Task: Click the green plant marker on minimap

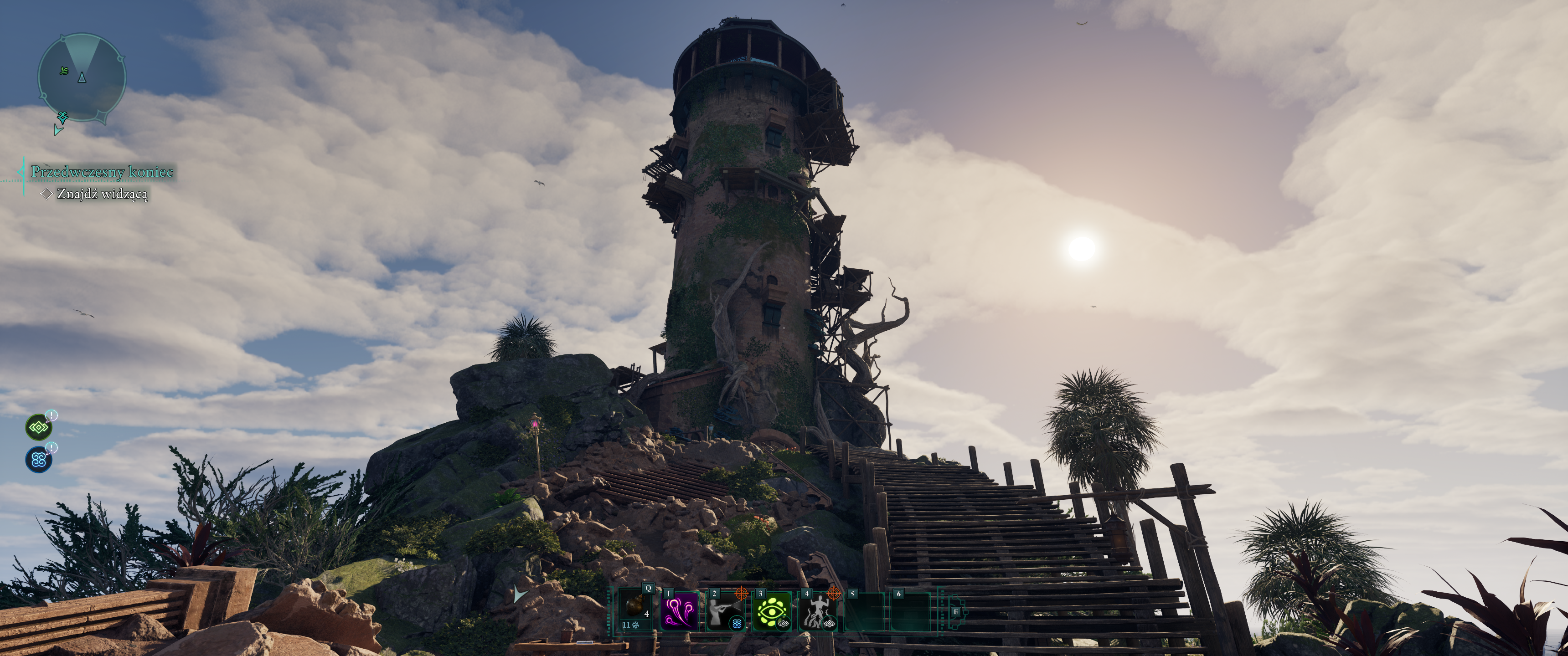Action: pyautogui.click(x=64, y=71)
